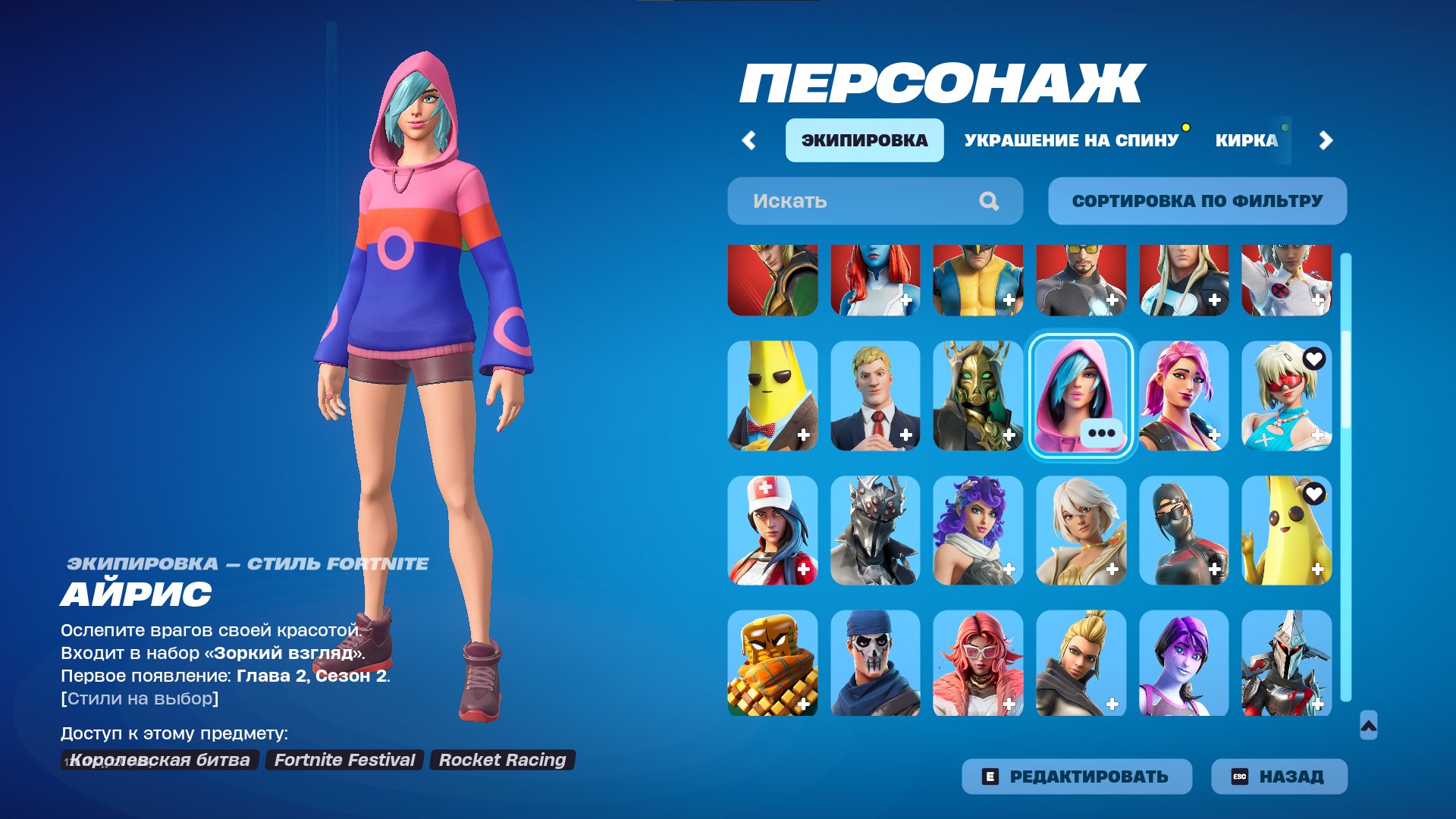The image size is (1456, 819).
Task: Select the Mystique character thumbnail
Action: (x=874, y=281)
